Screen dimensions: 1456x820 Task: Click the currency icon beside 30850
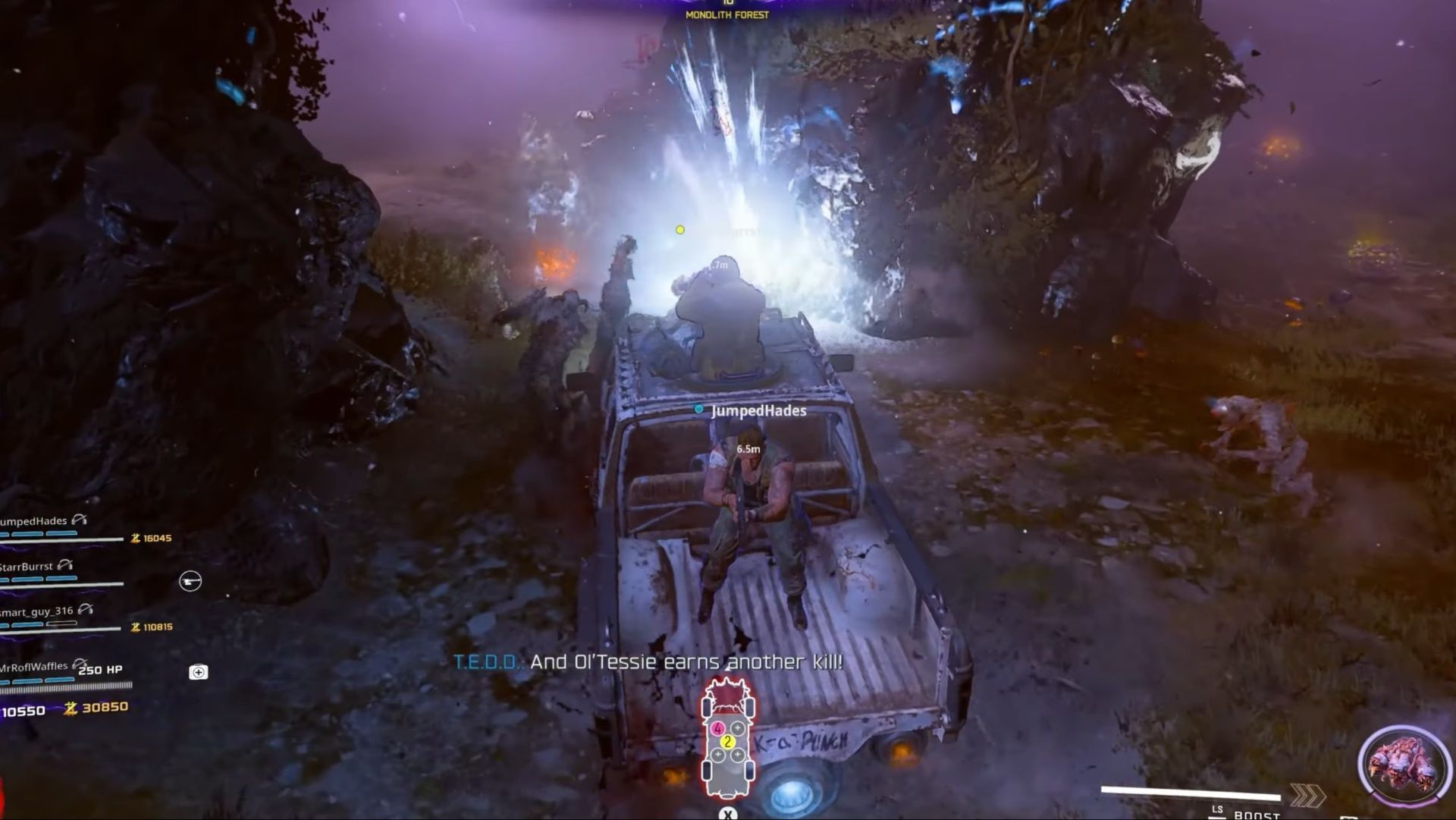pos(71,708)
